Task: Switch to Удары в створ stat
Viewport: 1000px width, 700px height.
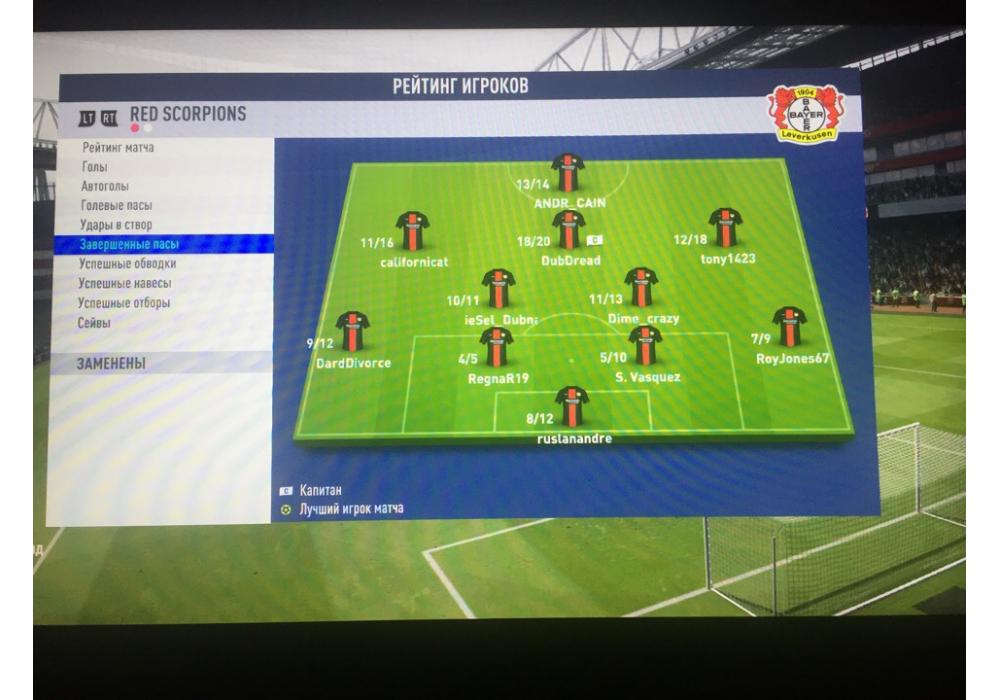Action: [x=116, y=225]
